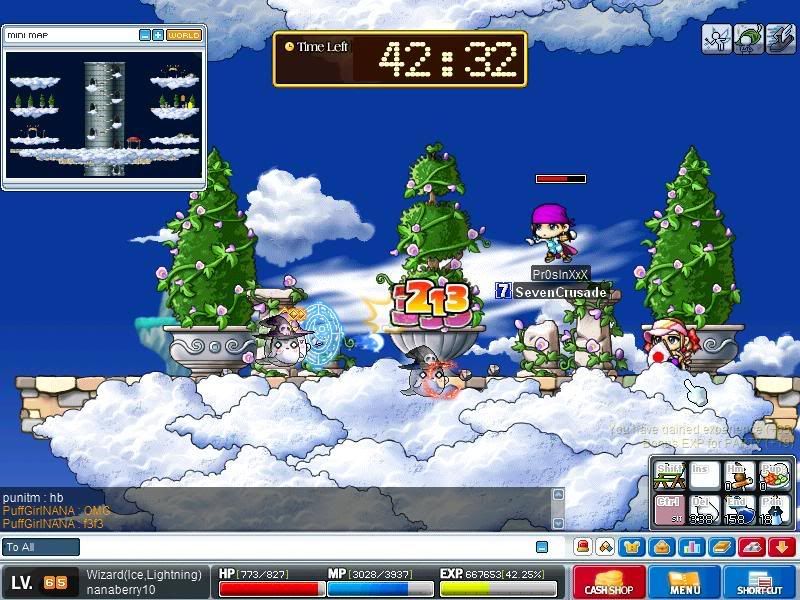Open the Shortcut panel

tap(759, 583)
